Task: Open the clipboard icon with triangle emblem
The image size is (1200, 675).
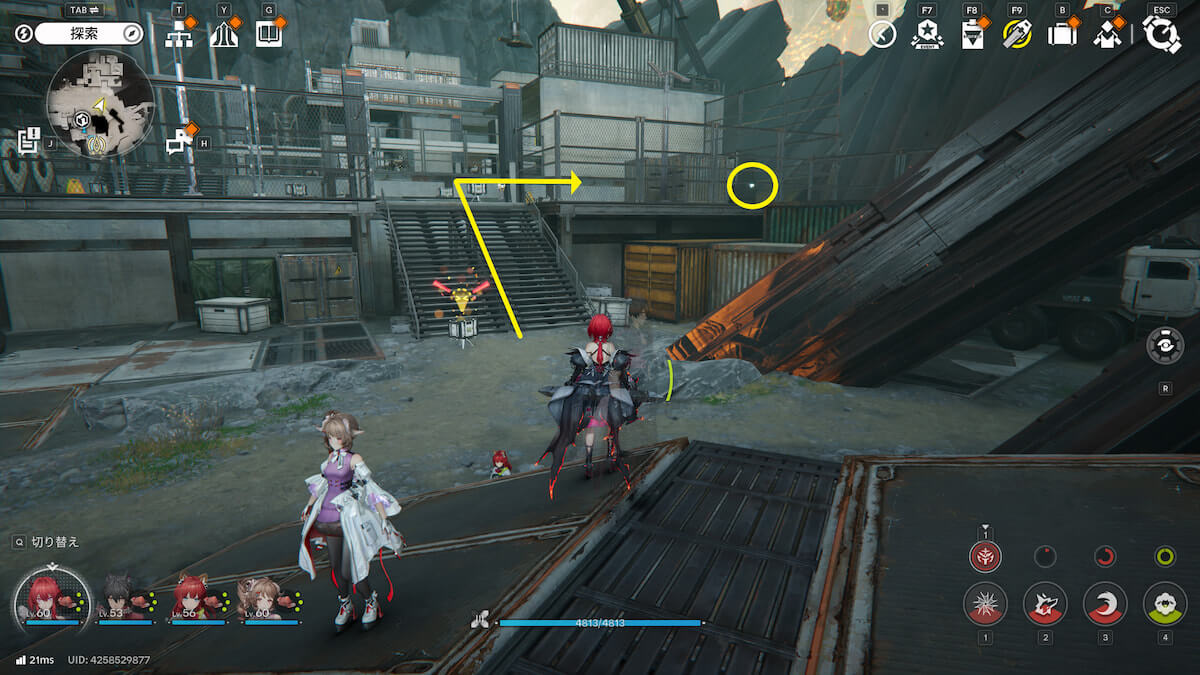Action: [x=971, y=35]
